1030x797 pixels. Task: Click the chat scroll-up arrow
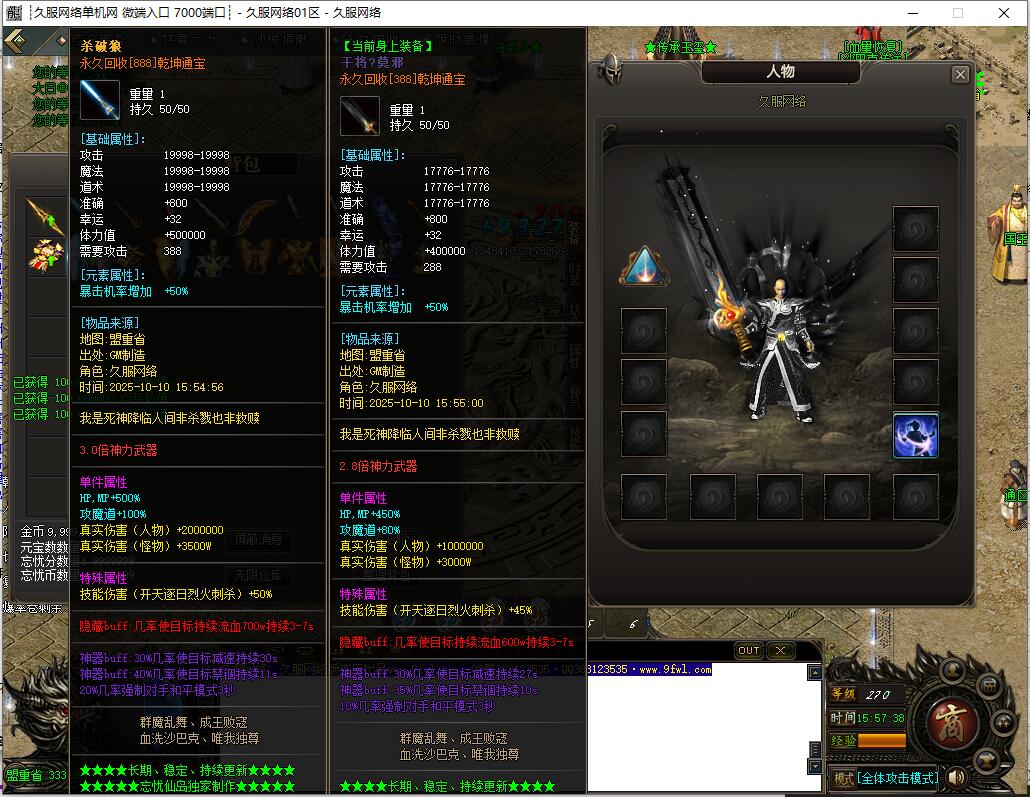click(x=815, y=673)
